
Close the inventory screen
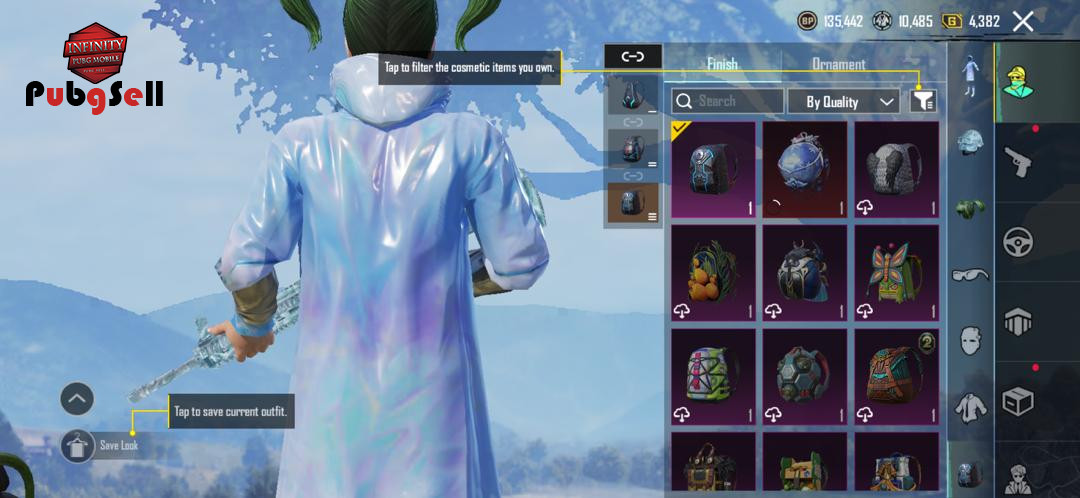tap(1023, 21)
